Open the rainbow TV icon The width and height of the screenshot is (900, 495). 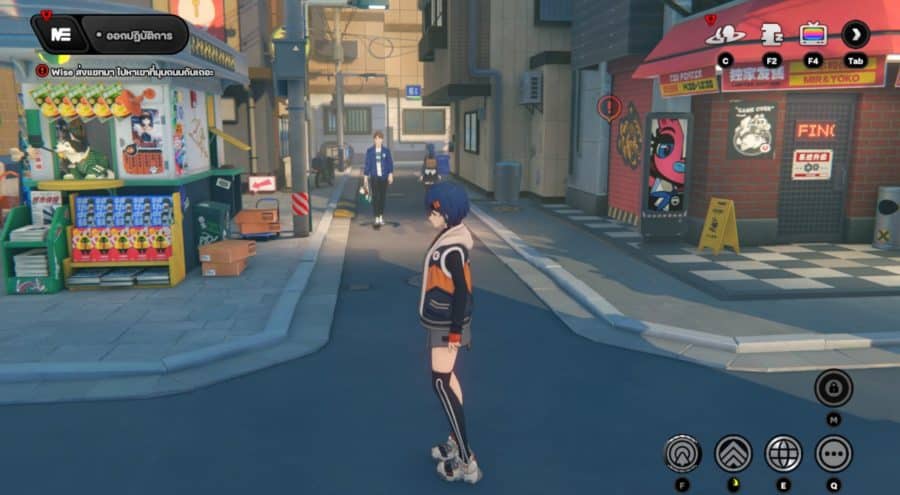(813, 34)
